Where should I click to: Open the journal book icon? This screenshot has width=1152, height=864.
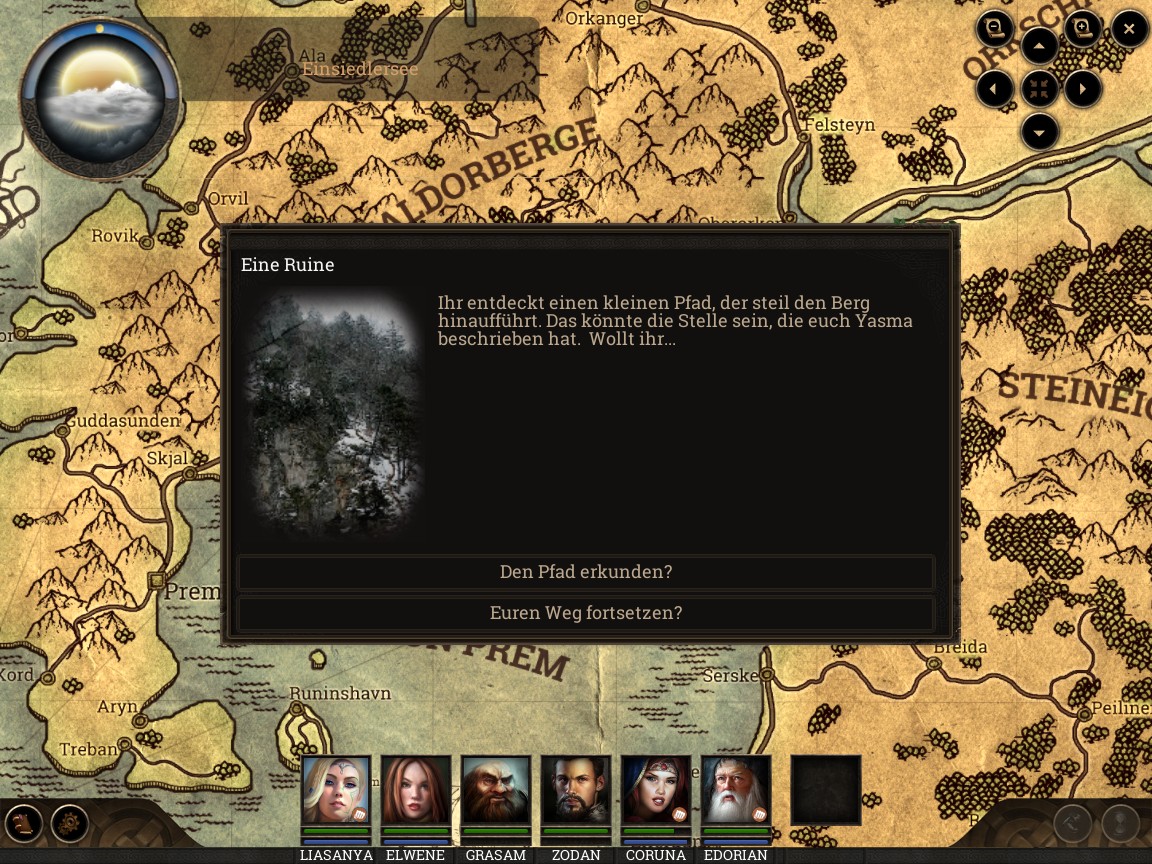pyautogui.click(x=24, y=824)
